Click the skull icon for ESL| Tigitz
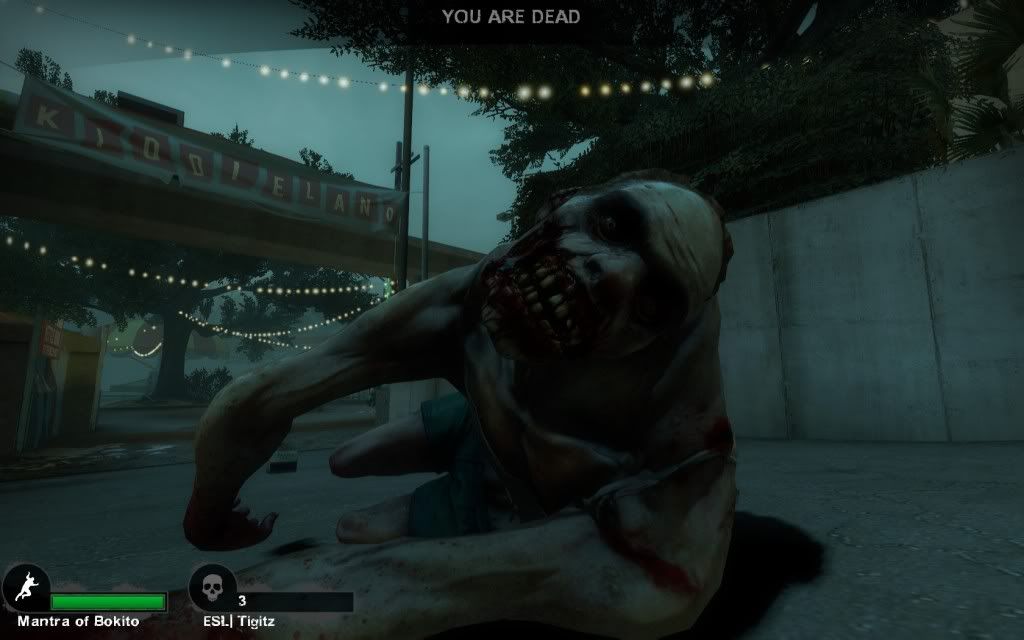Viewport: 1024px width, 640px height. click(x=212, y=587)
